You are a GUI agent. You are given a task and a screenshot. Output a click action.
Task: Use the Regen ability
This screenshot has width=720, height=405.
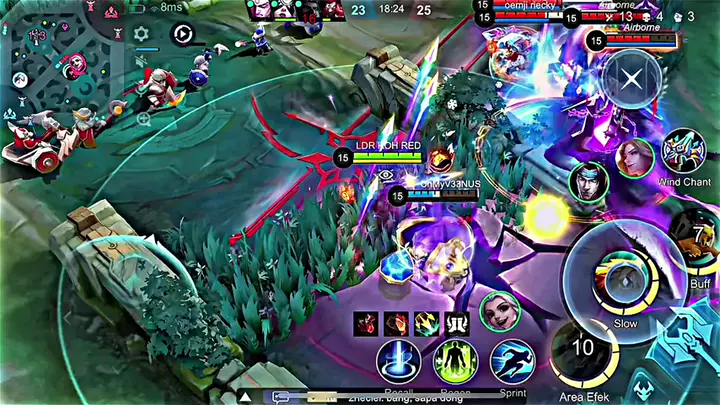point(455,362)
